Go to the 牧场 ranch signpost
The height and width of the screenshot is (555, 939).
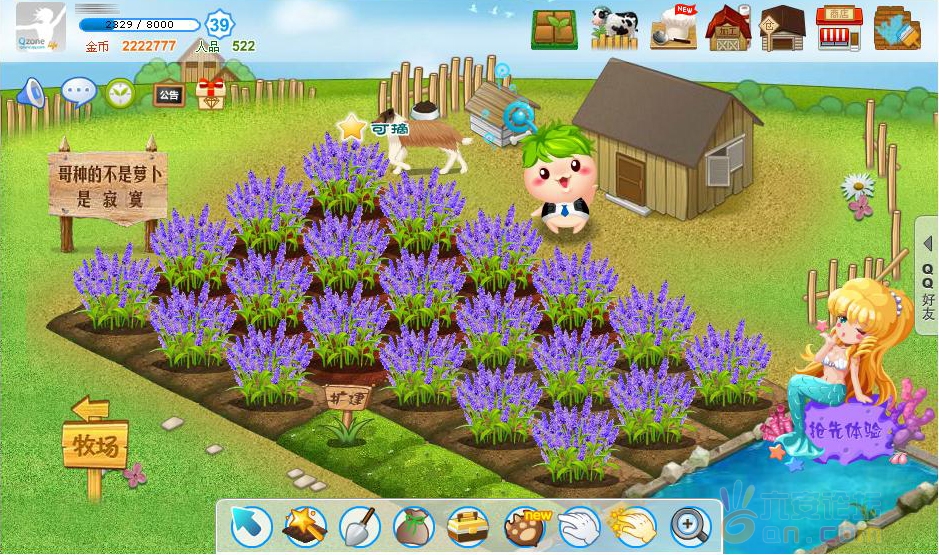tap(95, 445)
